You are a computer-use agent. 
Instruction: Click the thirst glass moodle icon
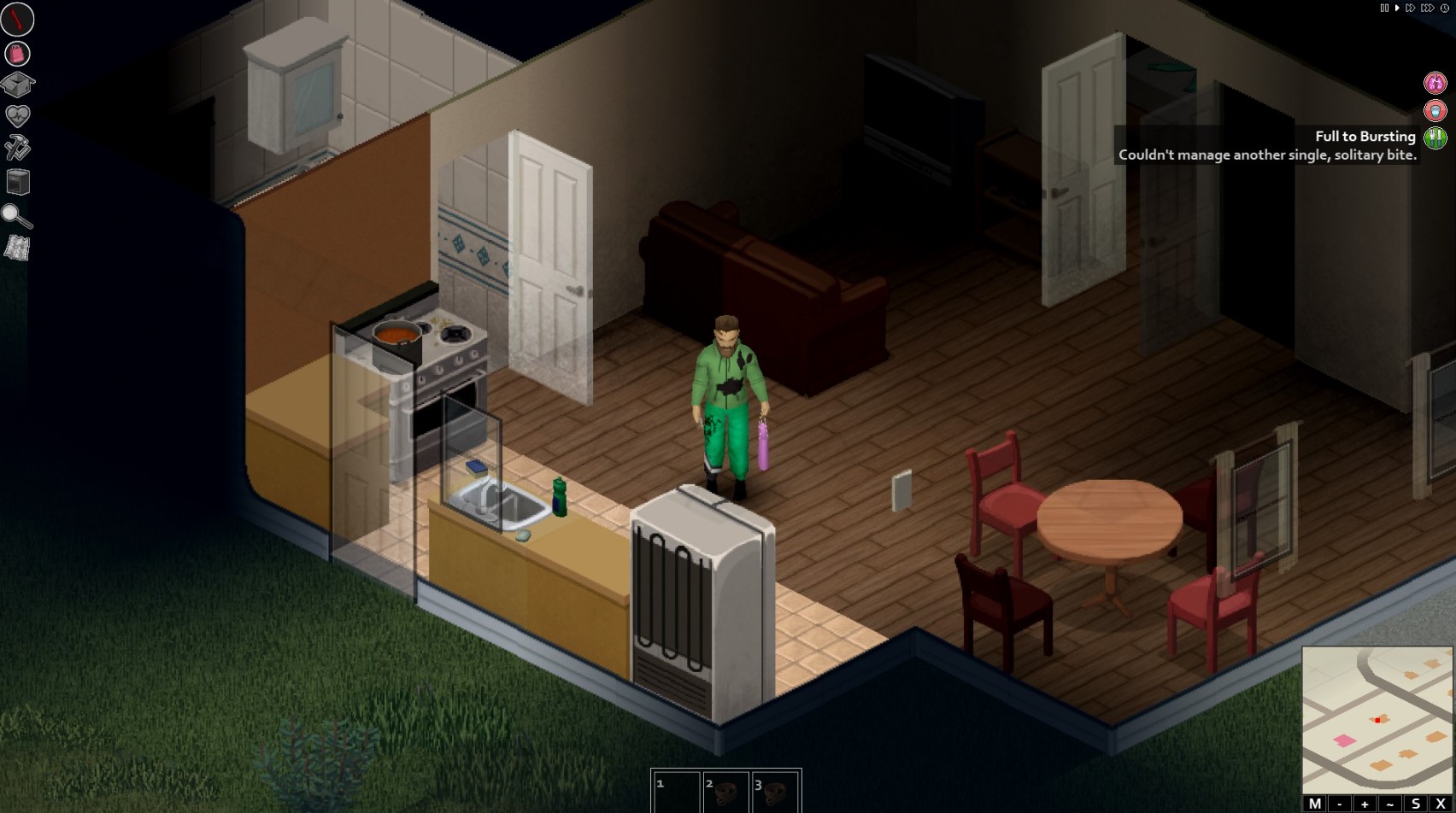pyautogui.click(x=1435, y=110)
